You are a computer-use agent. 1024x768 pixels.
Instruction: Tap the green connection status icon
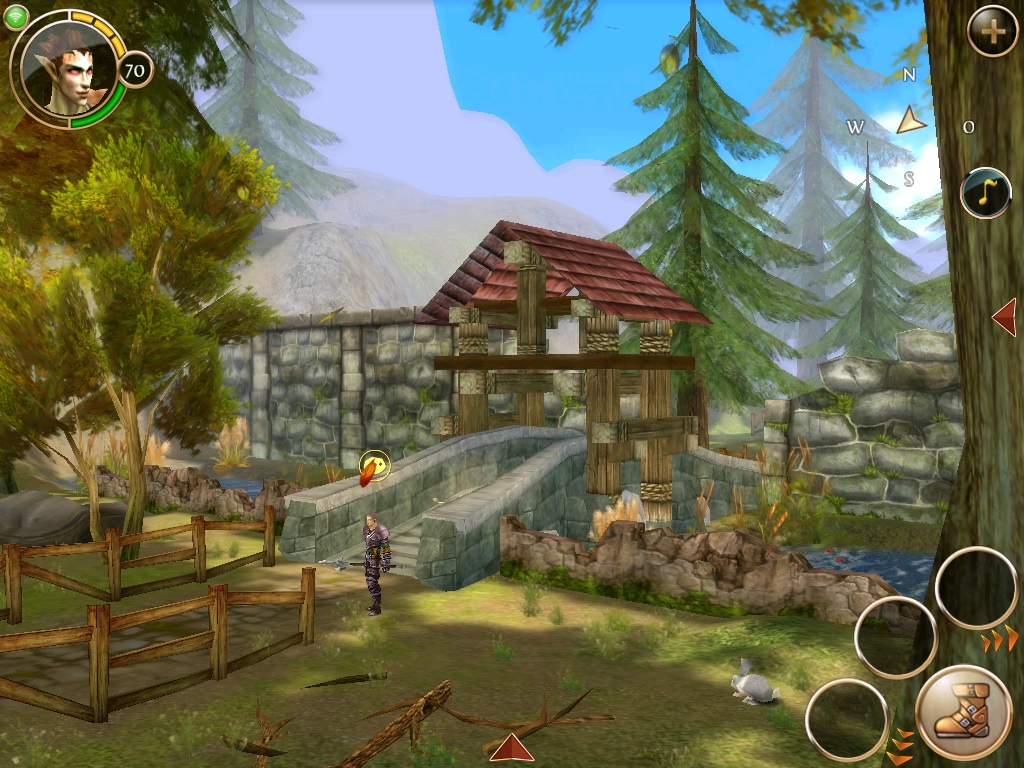click(16, 18)
